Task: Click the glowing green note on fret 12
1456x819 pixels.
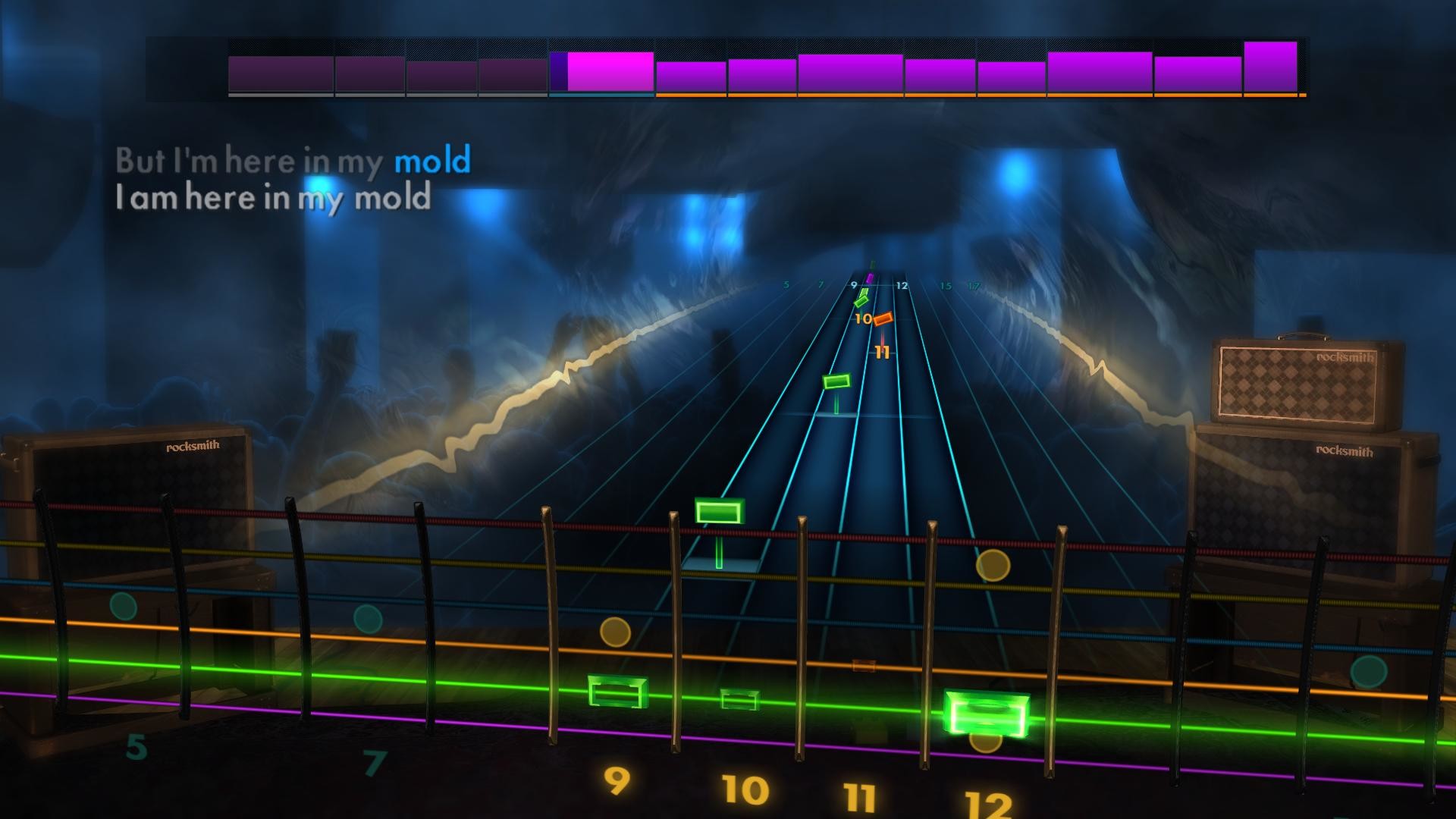Action: [987, 713]
